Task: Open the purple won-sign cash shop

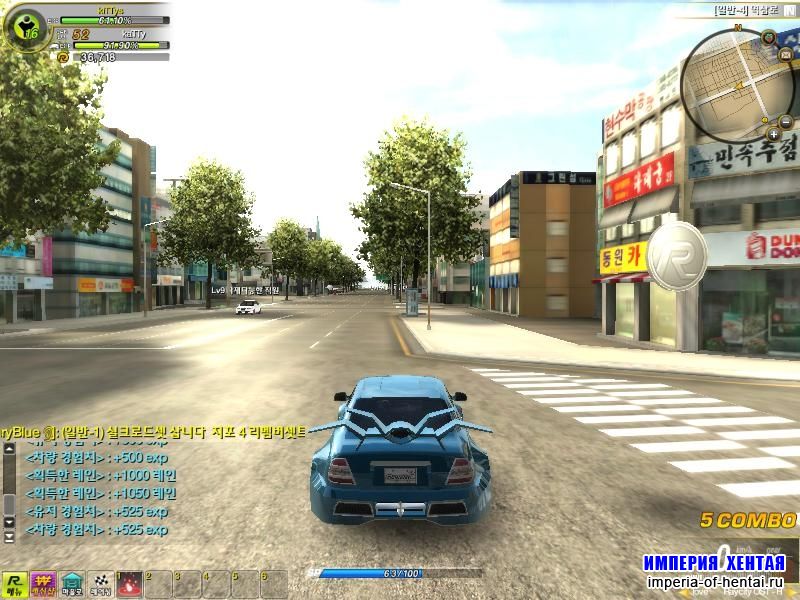Action: [x=43, y=583]
